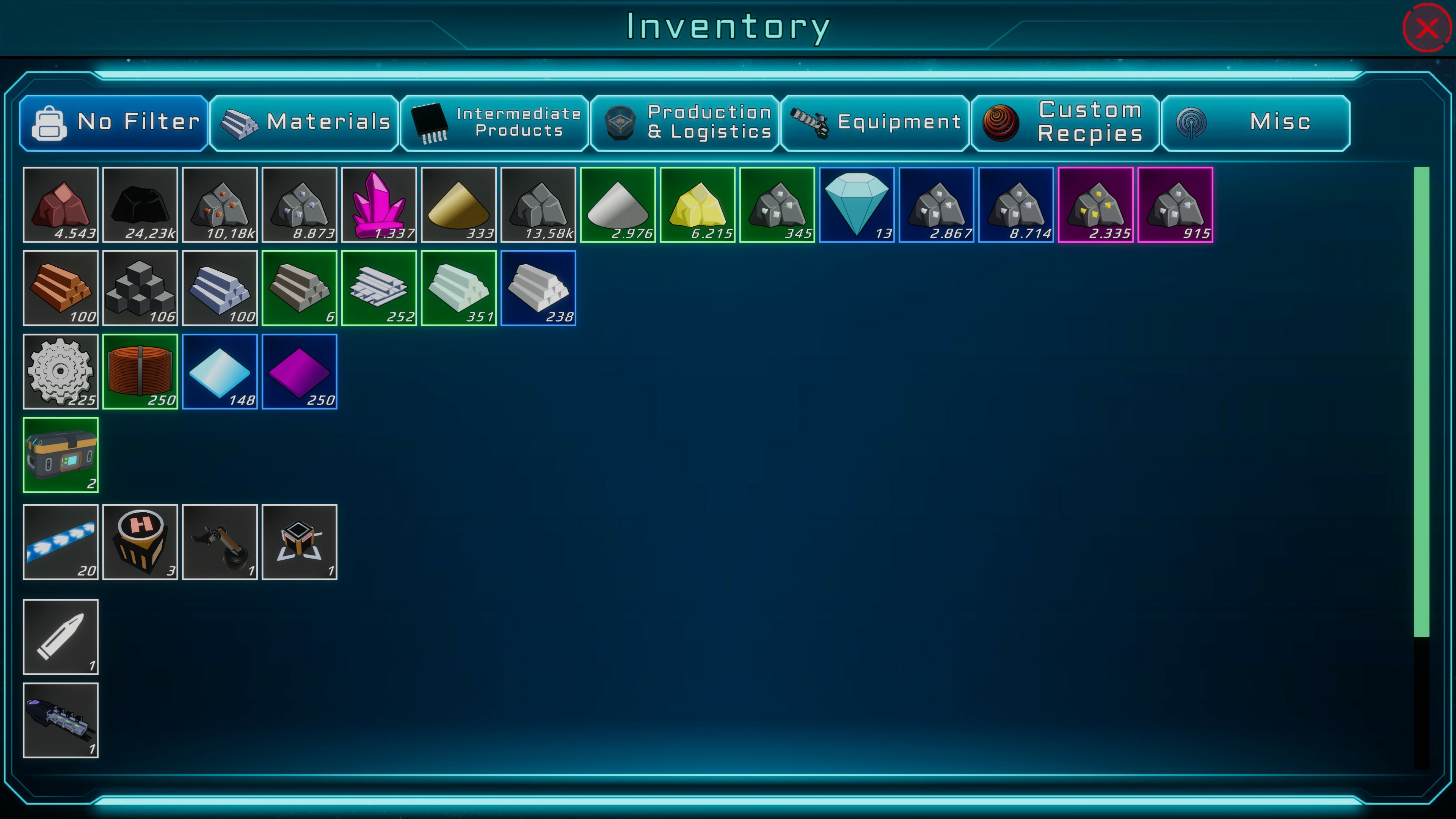Screen dimensions: 1456x819
Task: Click the No Filter button
Action: pos(113,122)
